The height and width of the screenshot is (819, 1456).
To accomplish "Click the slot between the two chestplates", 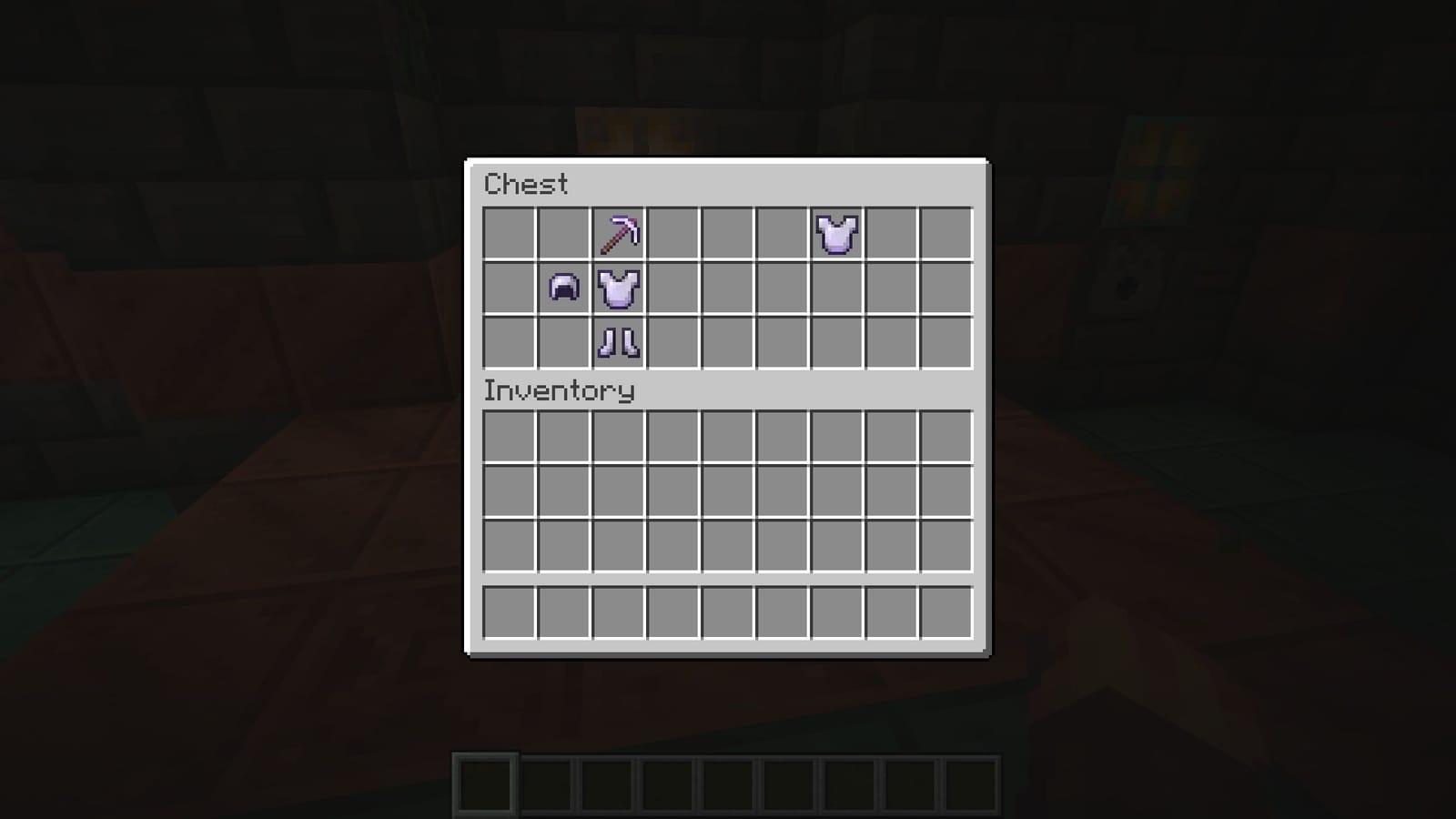I will (728, 235).
